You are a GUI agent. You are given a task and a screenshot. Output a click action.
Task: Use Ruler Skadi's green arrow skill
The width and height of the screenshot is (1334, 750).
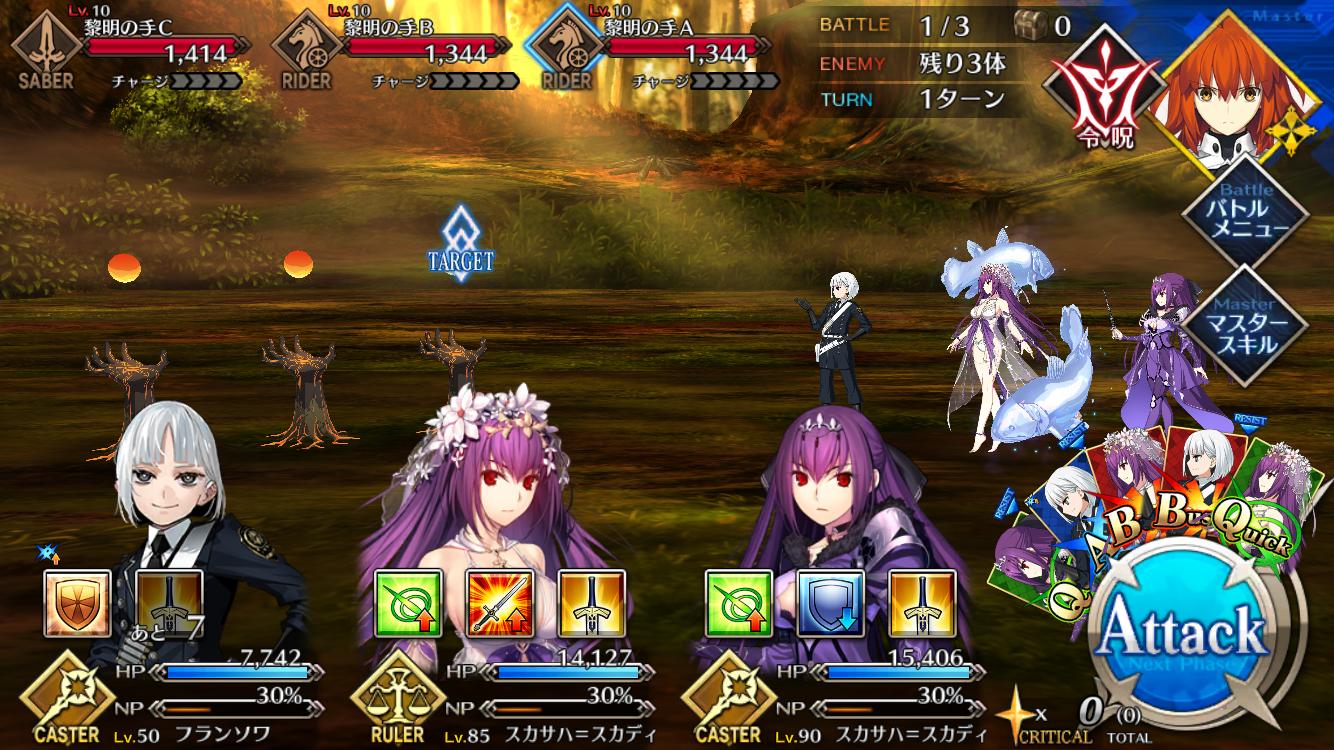(408, 604)
